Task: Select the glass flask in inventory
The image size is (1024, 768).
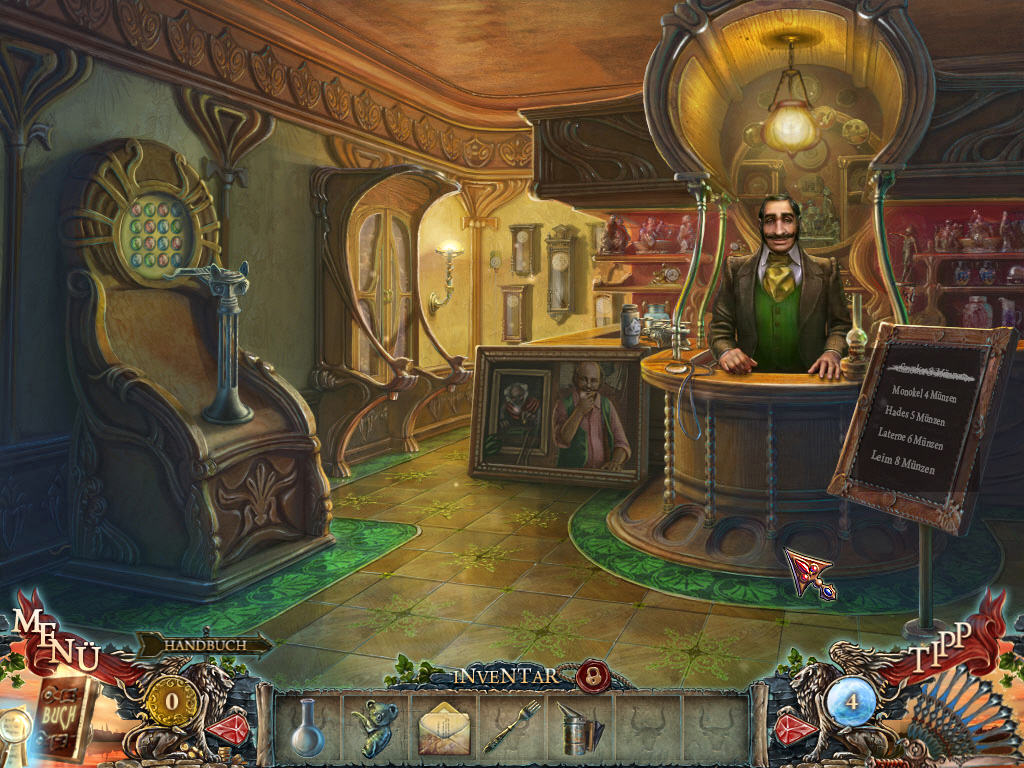Action: coord(307,727)
